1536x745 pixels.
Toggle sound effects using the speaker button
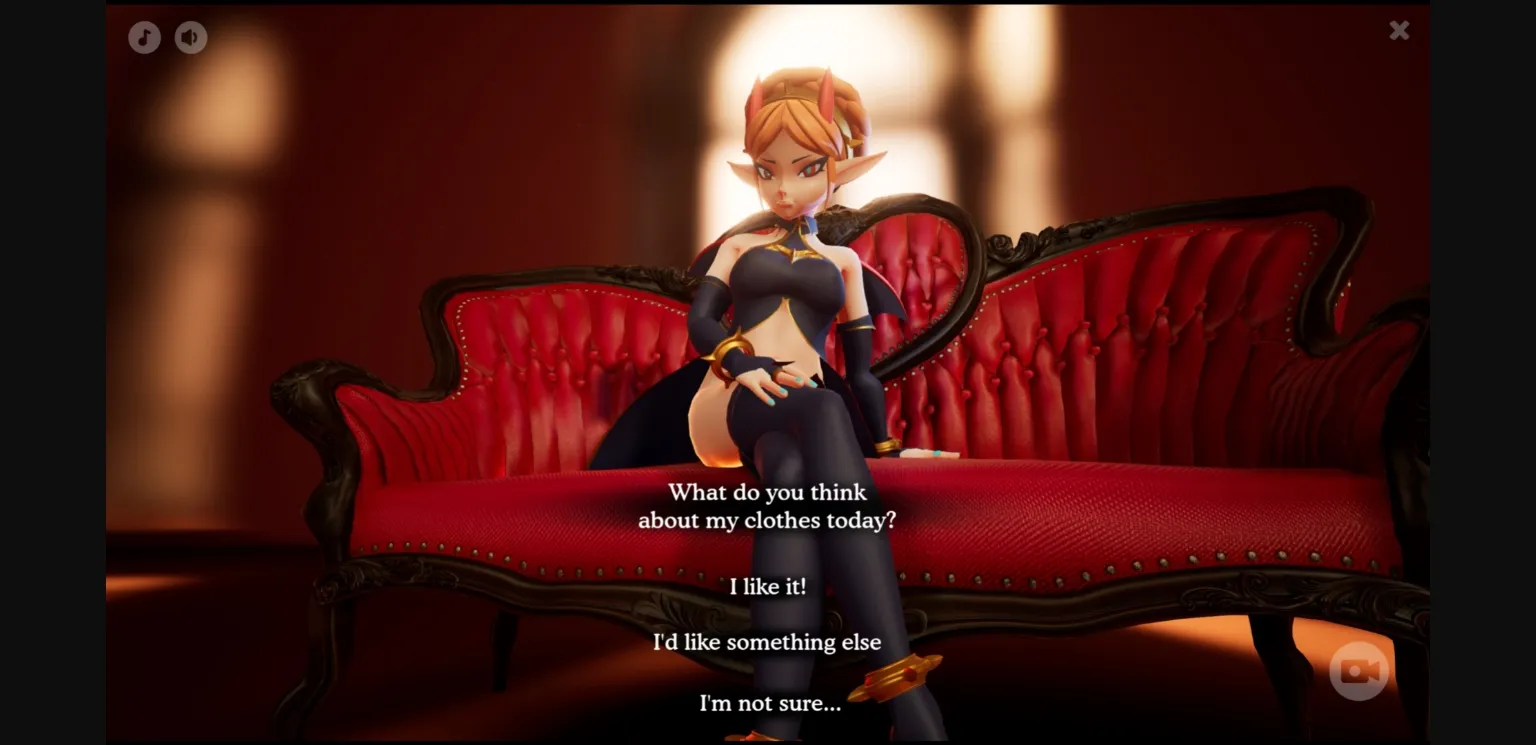(x=190, y=37)
